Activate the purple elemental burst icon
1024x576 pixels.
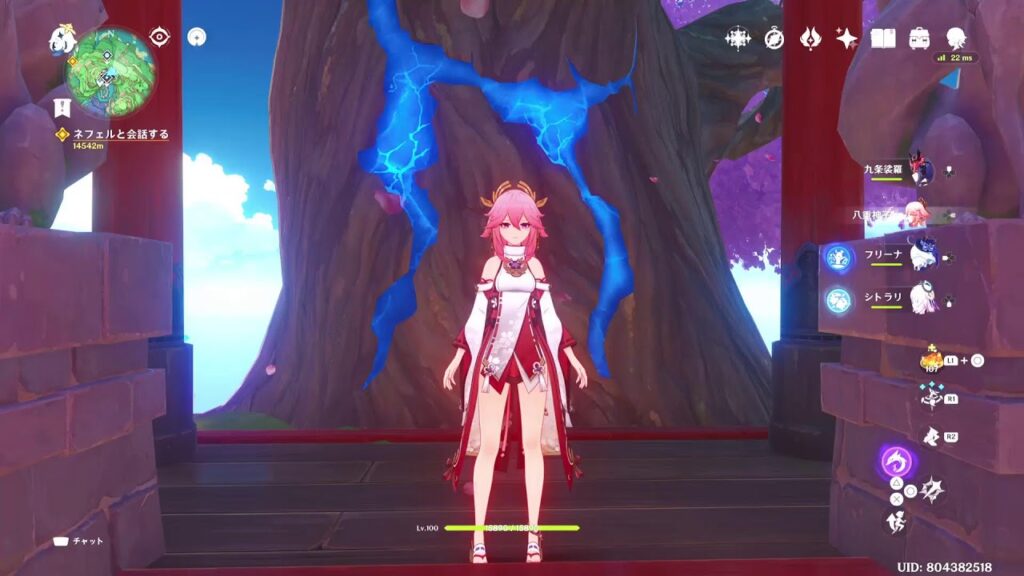[x=897, y=461]
